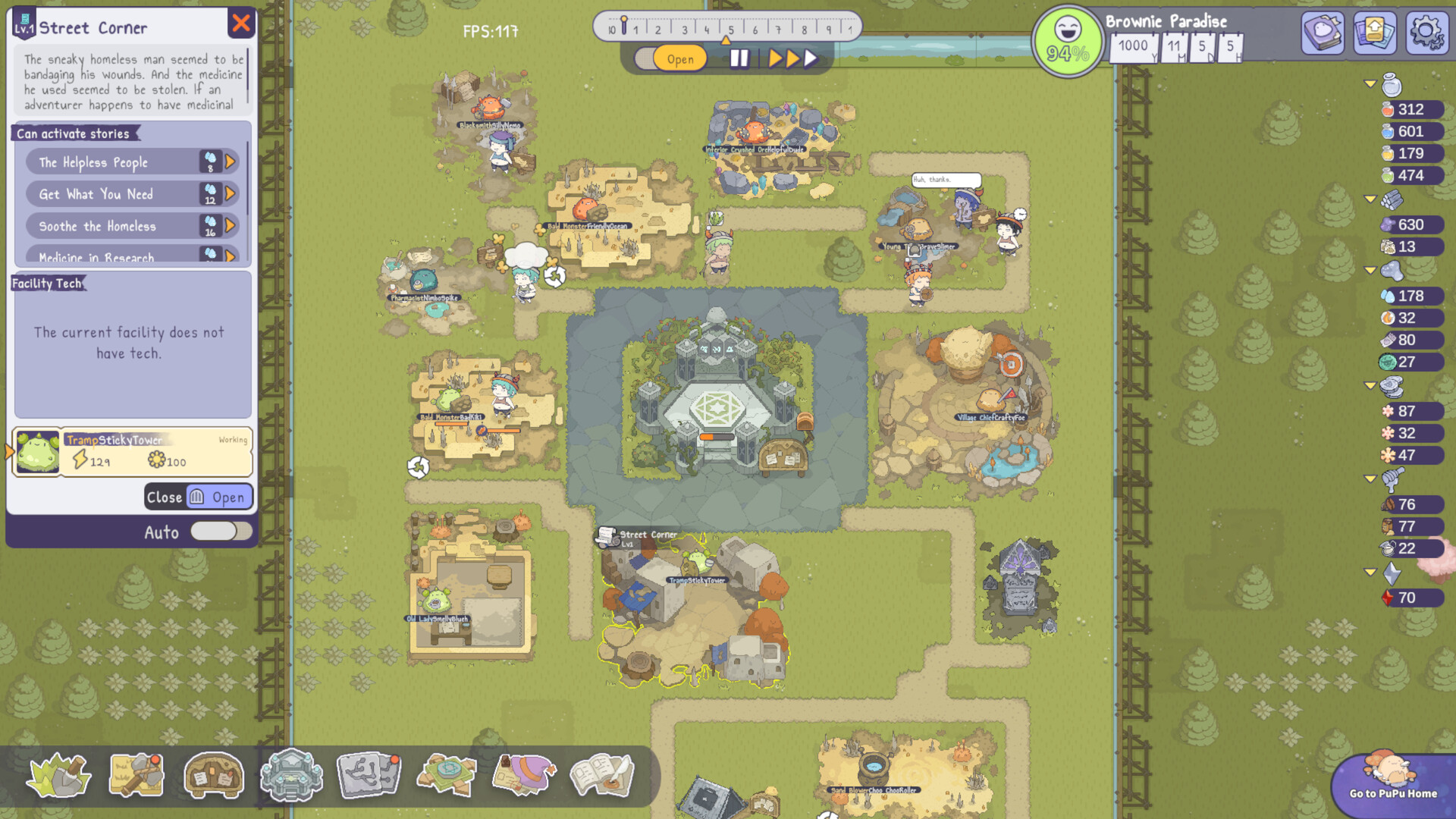Open the burrow facility panel
Screen dimensions: 1456x819
coord(213,775)
